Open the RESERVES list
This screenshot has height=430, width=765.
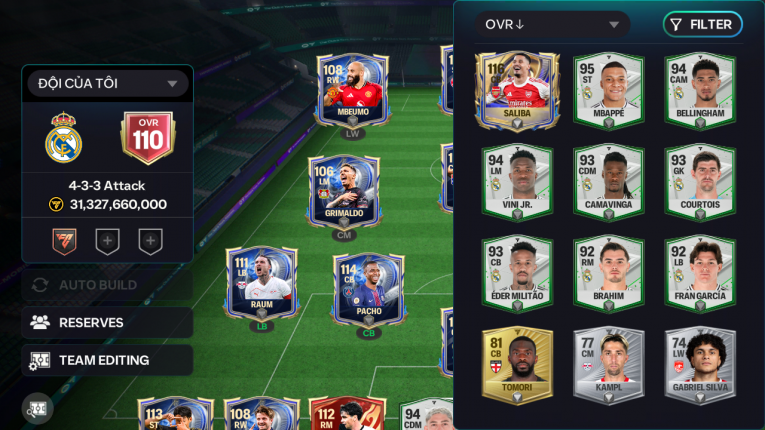pyautogui.click(x=107, y=323)
